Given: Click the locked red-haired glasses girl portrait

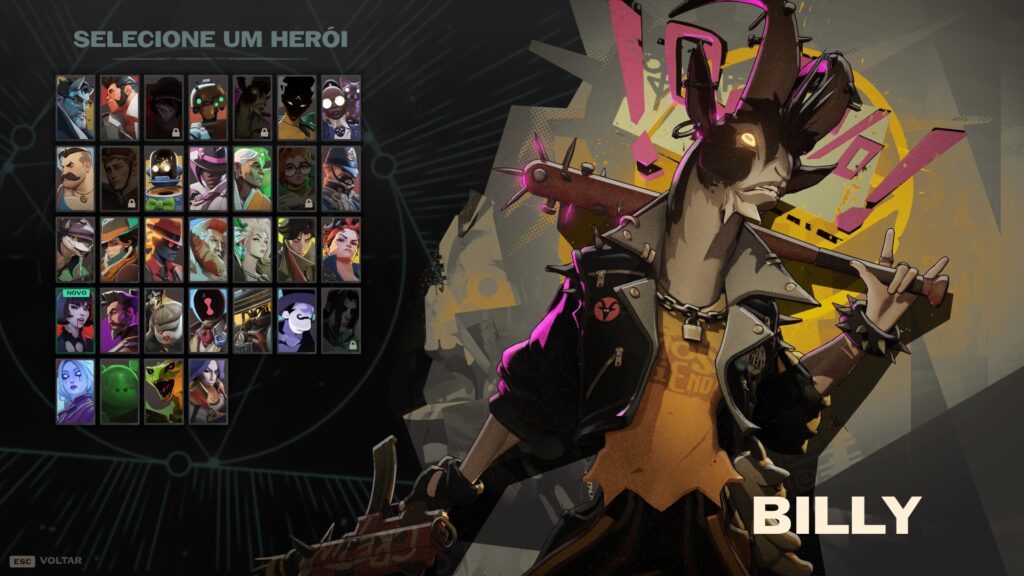Looking at the screenshot, I should tap(296, 178).
